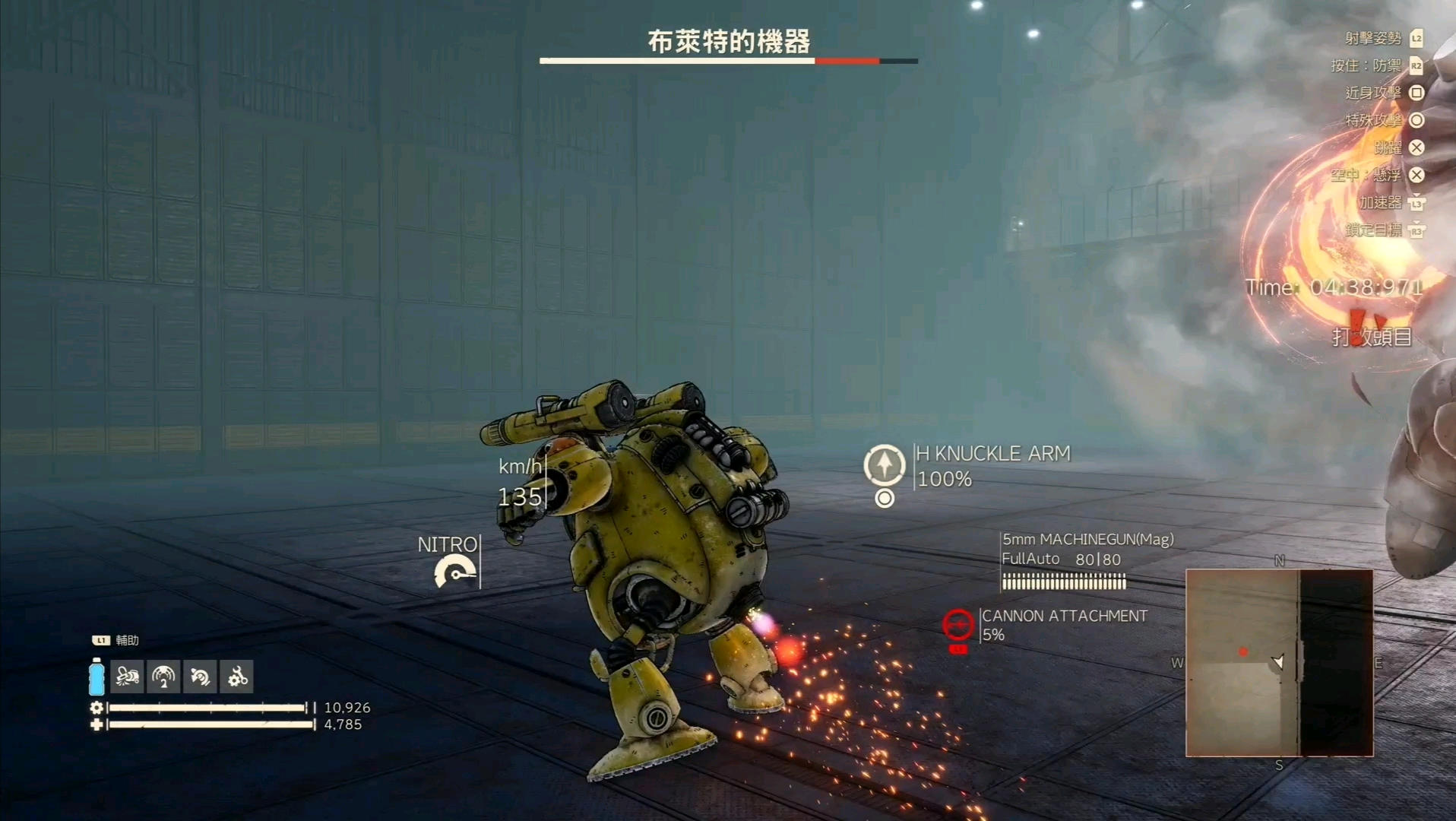Click the 打敗頭目 objective tracker
The height and width of the screenshot is (821, 1456).
(1372, 337)
